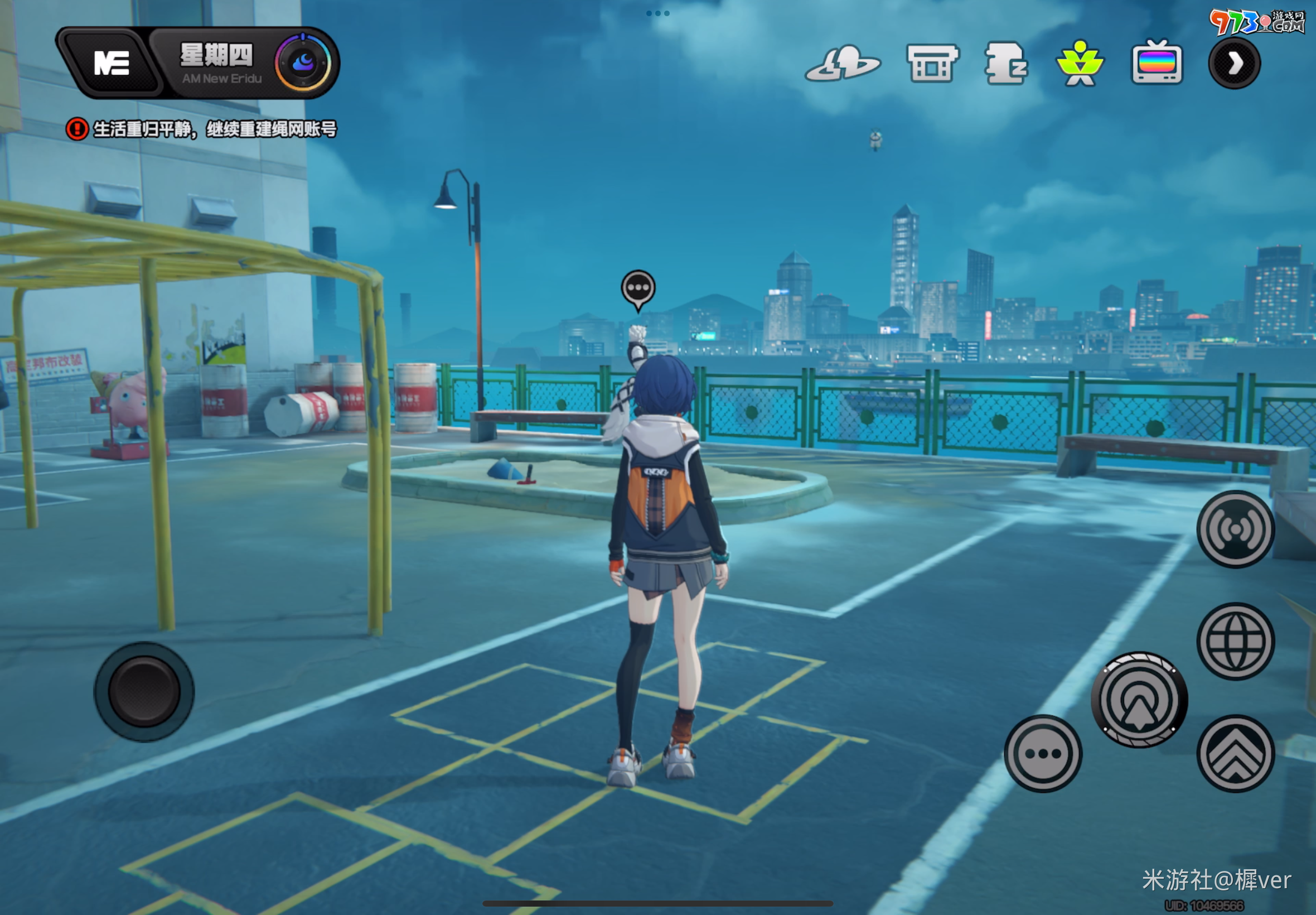Tap the large central arrow action button

pos(1139,700)
